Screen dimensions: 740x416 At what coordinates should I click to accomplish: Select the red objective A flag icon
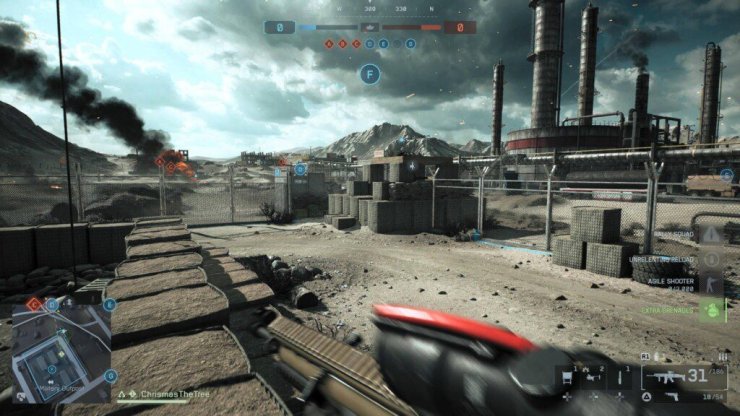pos(331,44)
